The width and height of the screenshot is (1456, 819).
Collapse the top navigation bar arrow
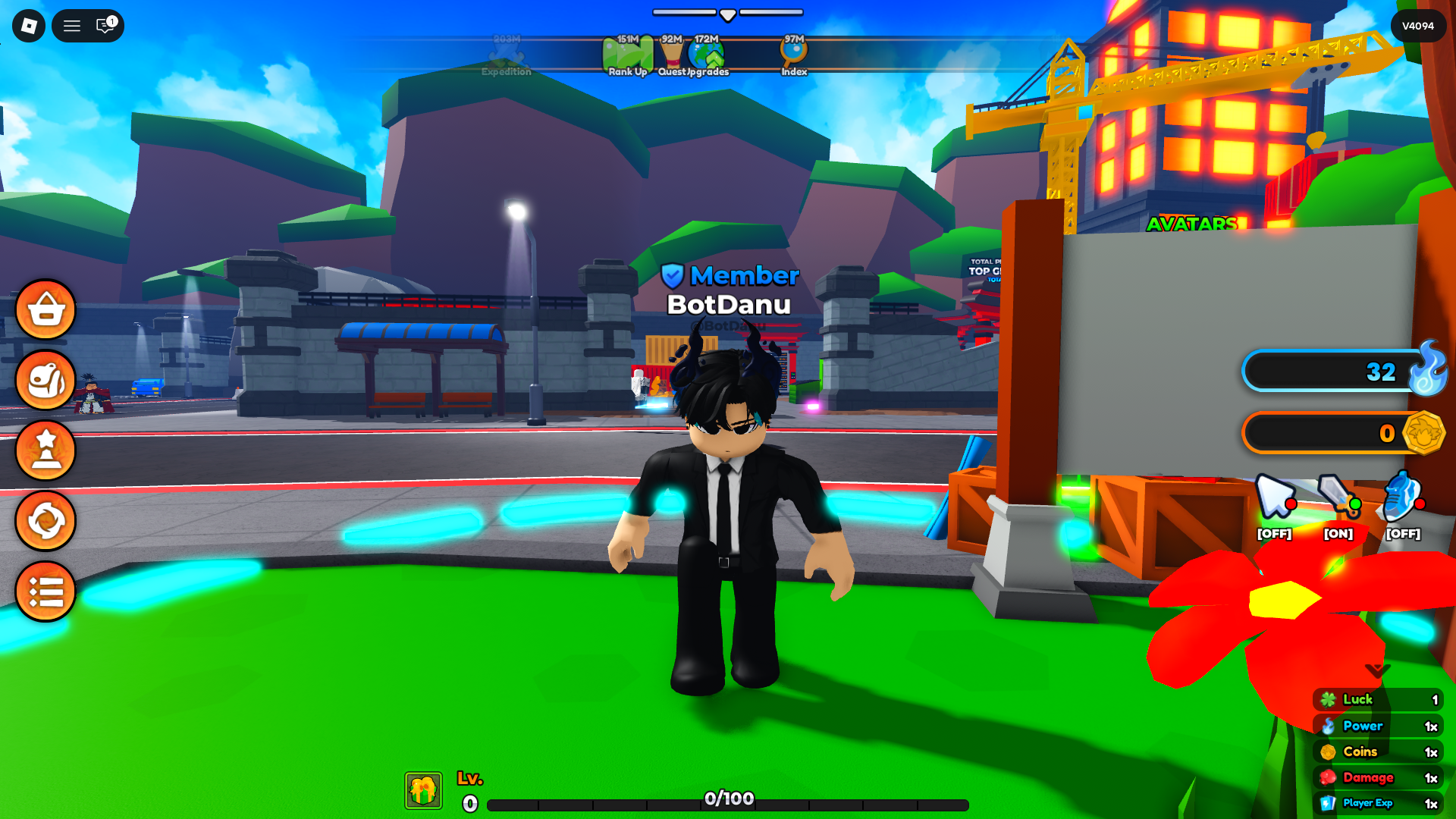[x=727, y=13]
